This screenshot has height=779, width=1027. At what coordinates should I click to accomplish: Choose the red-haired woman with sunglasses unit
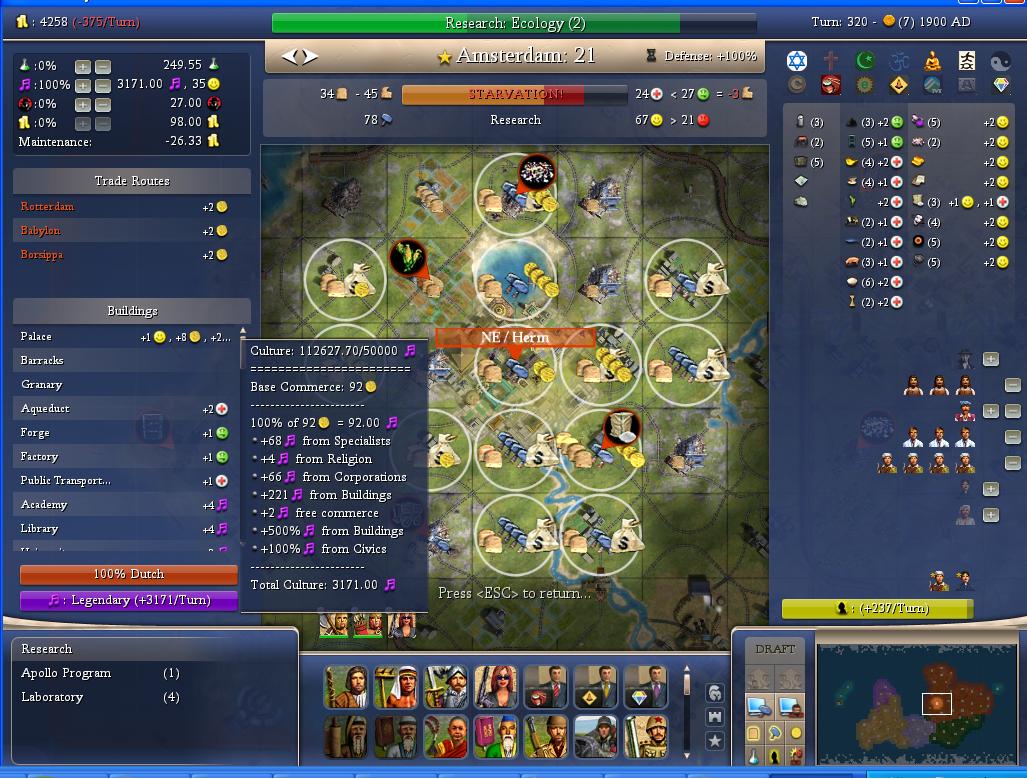click(x=496, y=687)
